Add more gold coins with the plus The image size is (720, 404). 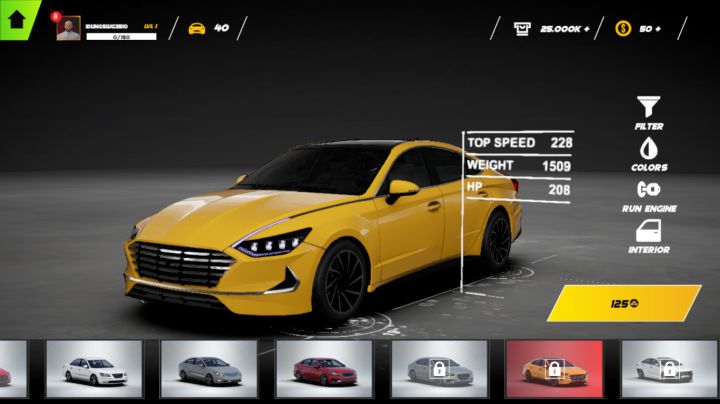click(657, 29)
